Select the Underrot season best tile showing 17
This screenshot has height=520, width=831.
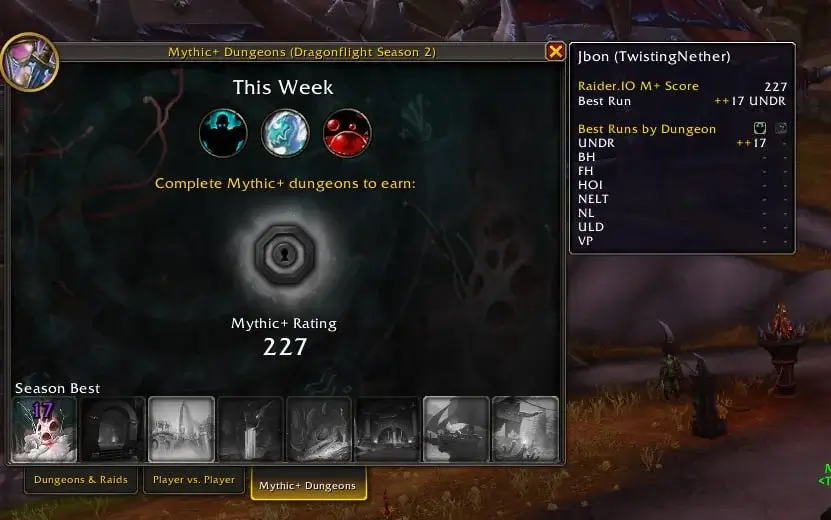click(44, 429)
